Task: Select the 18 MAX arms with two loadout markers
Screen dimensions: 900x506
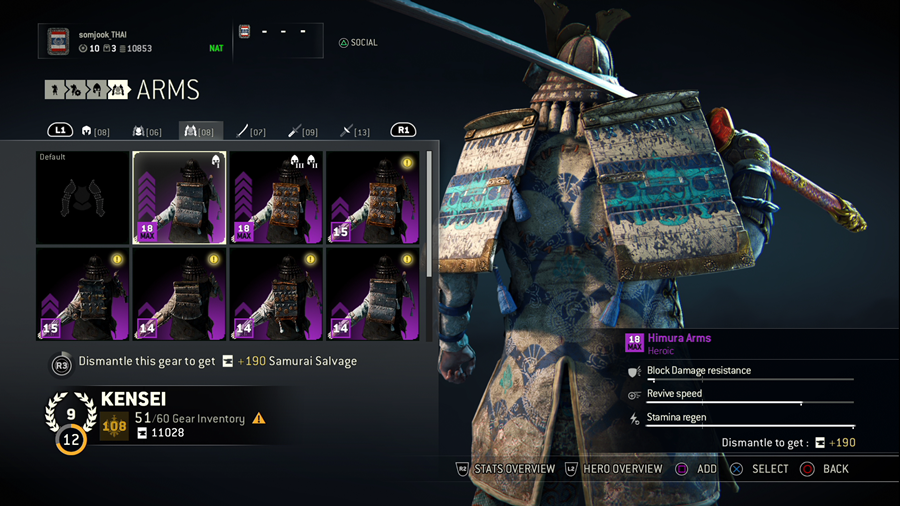Action: pos(277,197)
